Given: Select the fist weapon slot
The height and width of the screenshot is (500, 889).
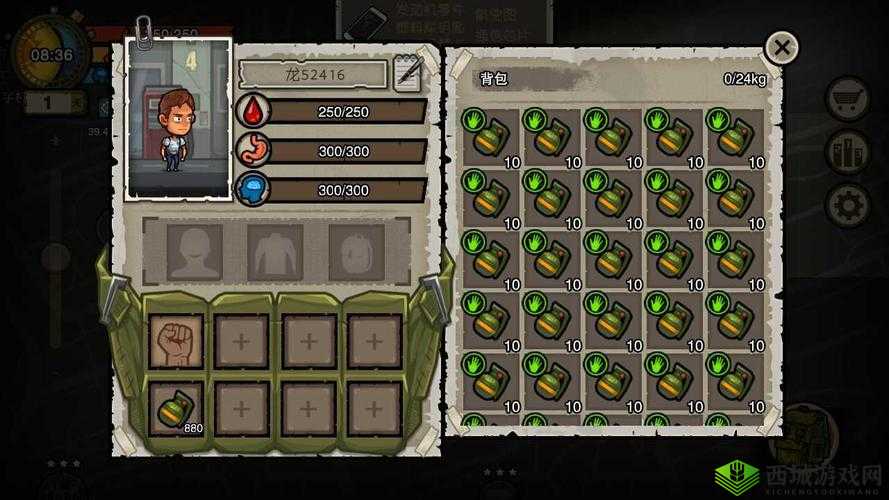Looking at the screenshot, I should coord(176,341).
